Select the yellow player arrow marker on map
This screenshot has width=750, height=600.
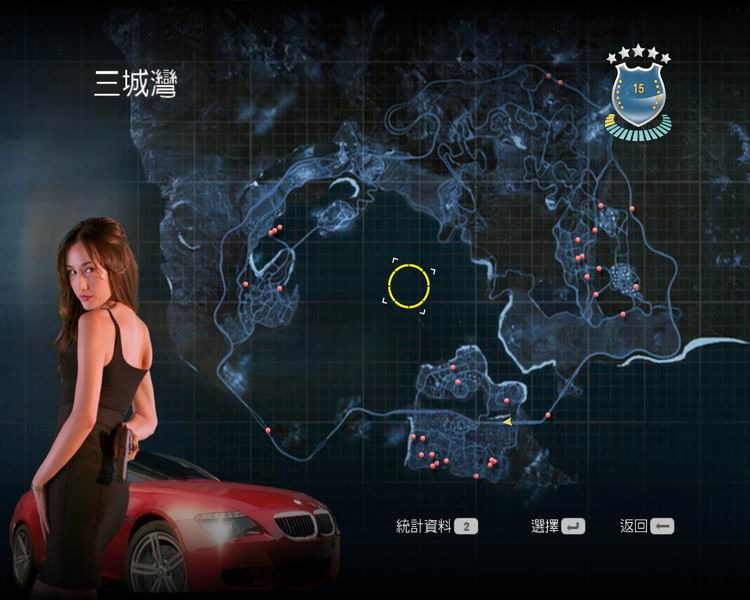507,421
